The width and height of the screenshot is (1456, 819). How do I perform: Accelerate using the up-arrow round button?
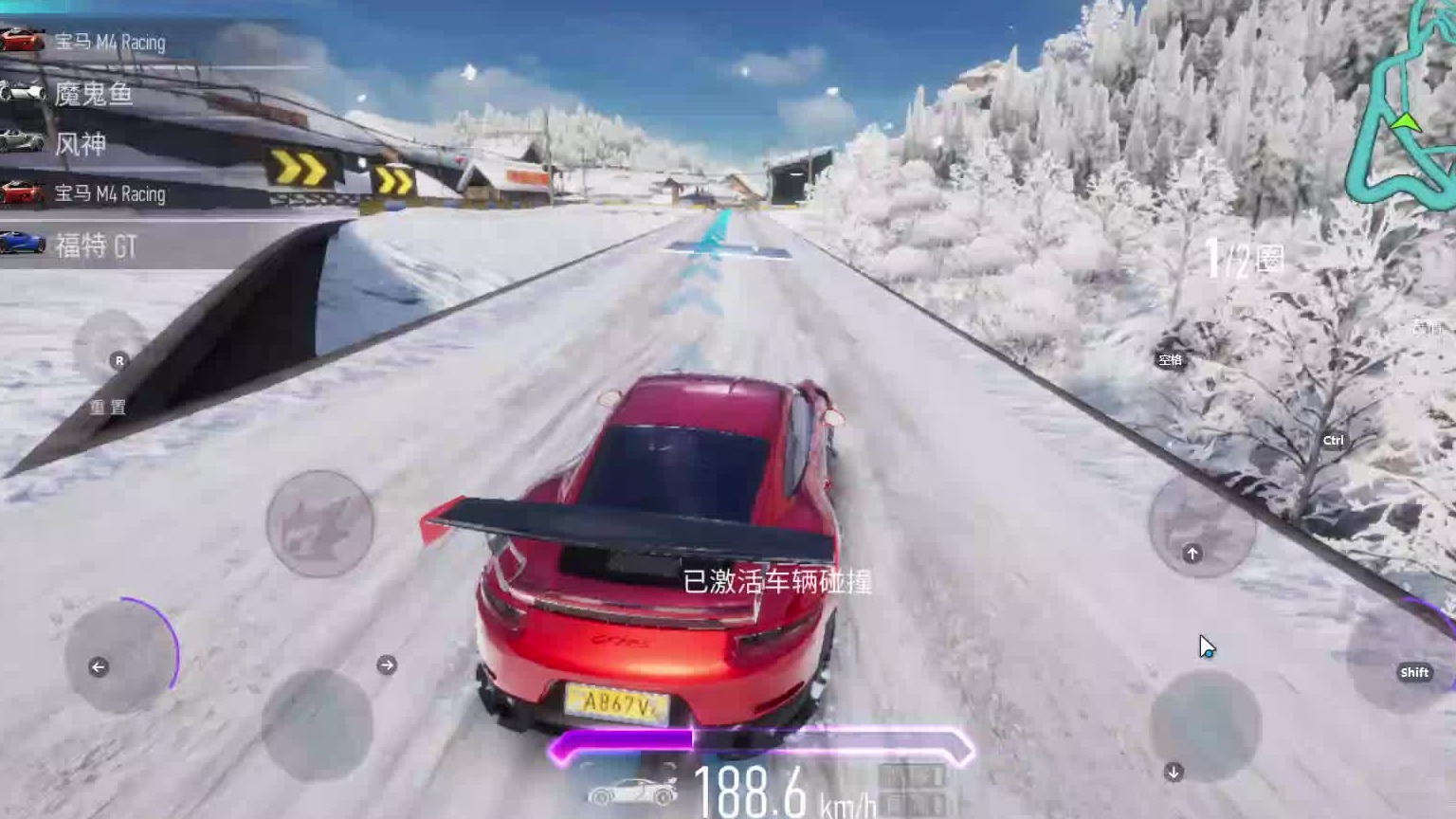click(1201, 525)
